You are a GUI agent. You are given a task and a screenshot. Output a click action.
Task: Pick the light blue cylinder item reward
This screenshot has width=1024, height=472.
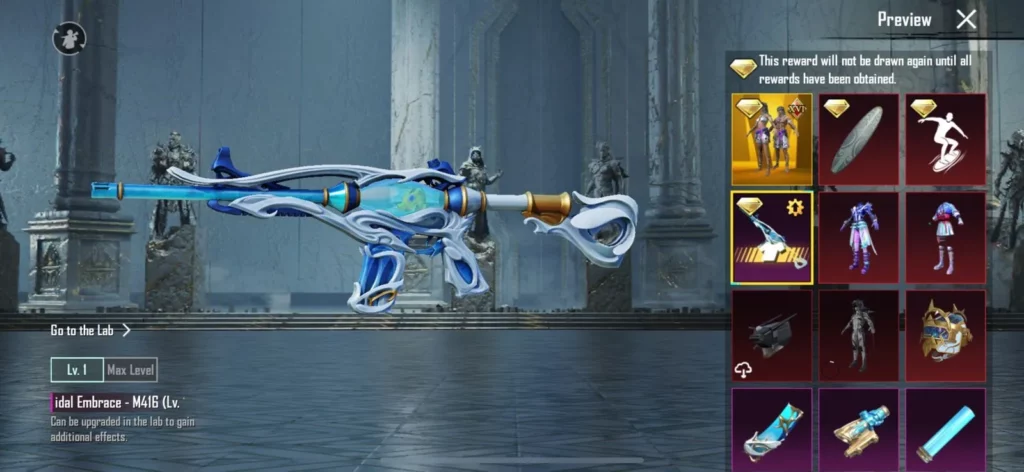pyautogui.click(x=946, y=430)
